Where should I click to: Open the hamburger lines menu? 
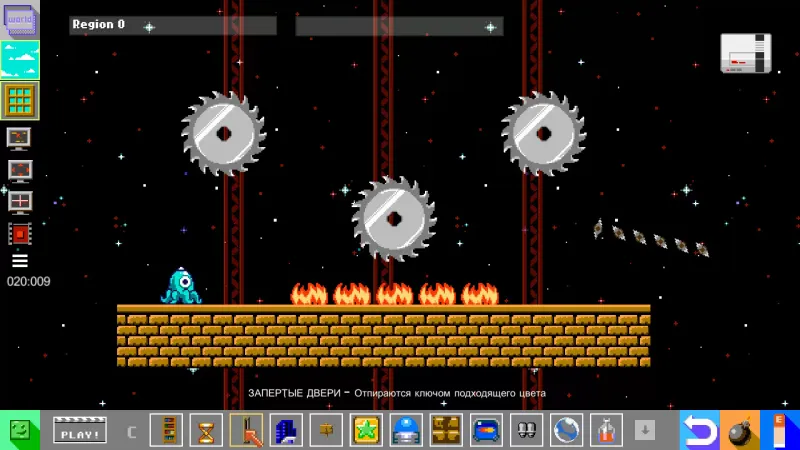coord(19,260)
